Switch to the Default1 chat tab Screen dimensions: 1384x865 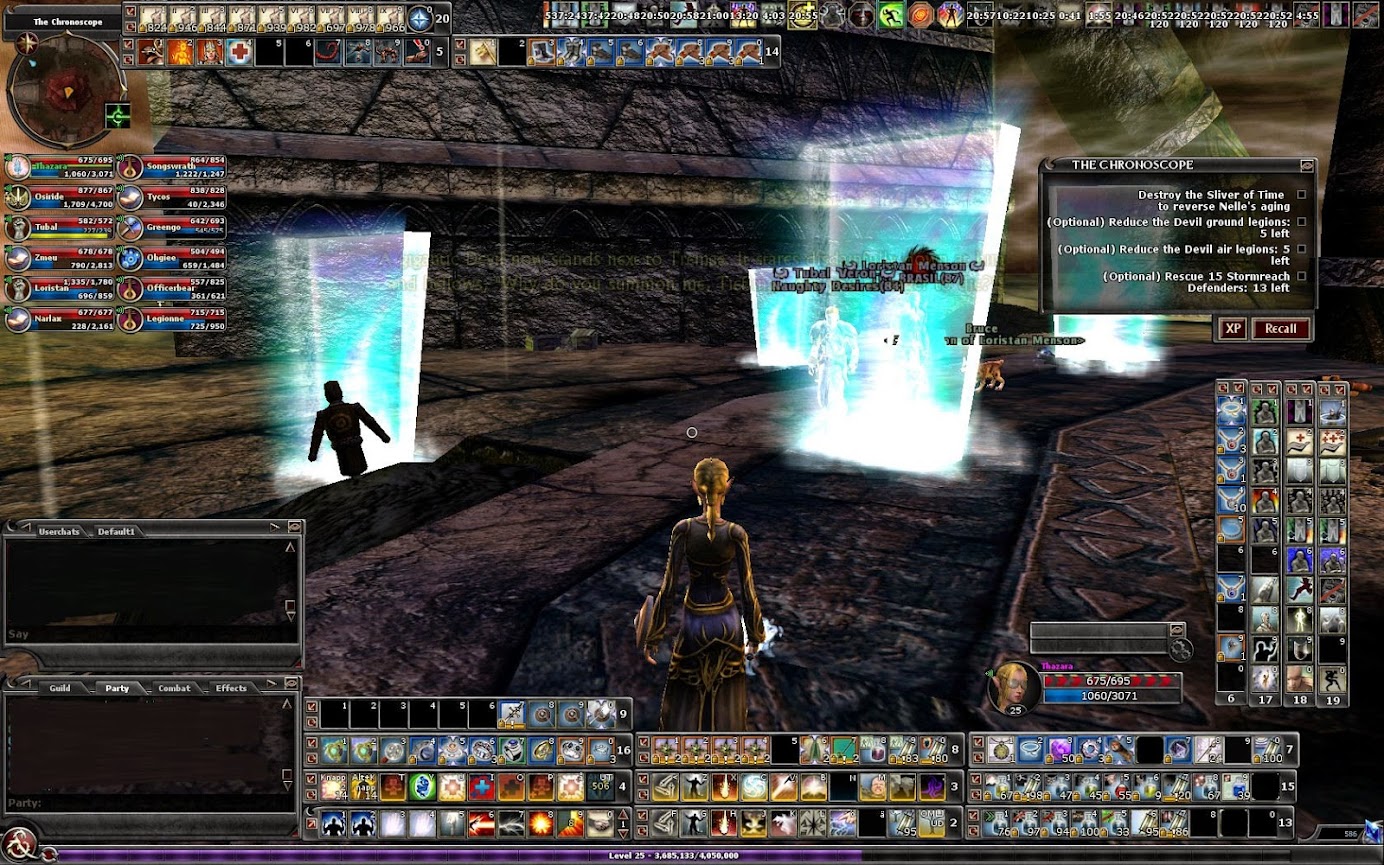coord(116,531)
